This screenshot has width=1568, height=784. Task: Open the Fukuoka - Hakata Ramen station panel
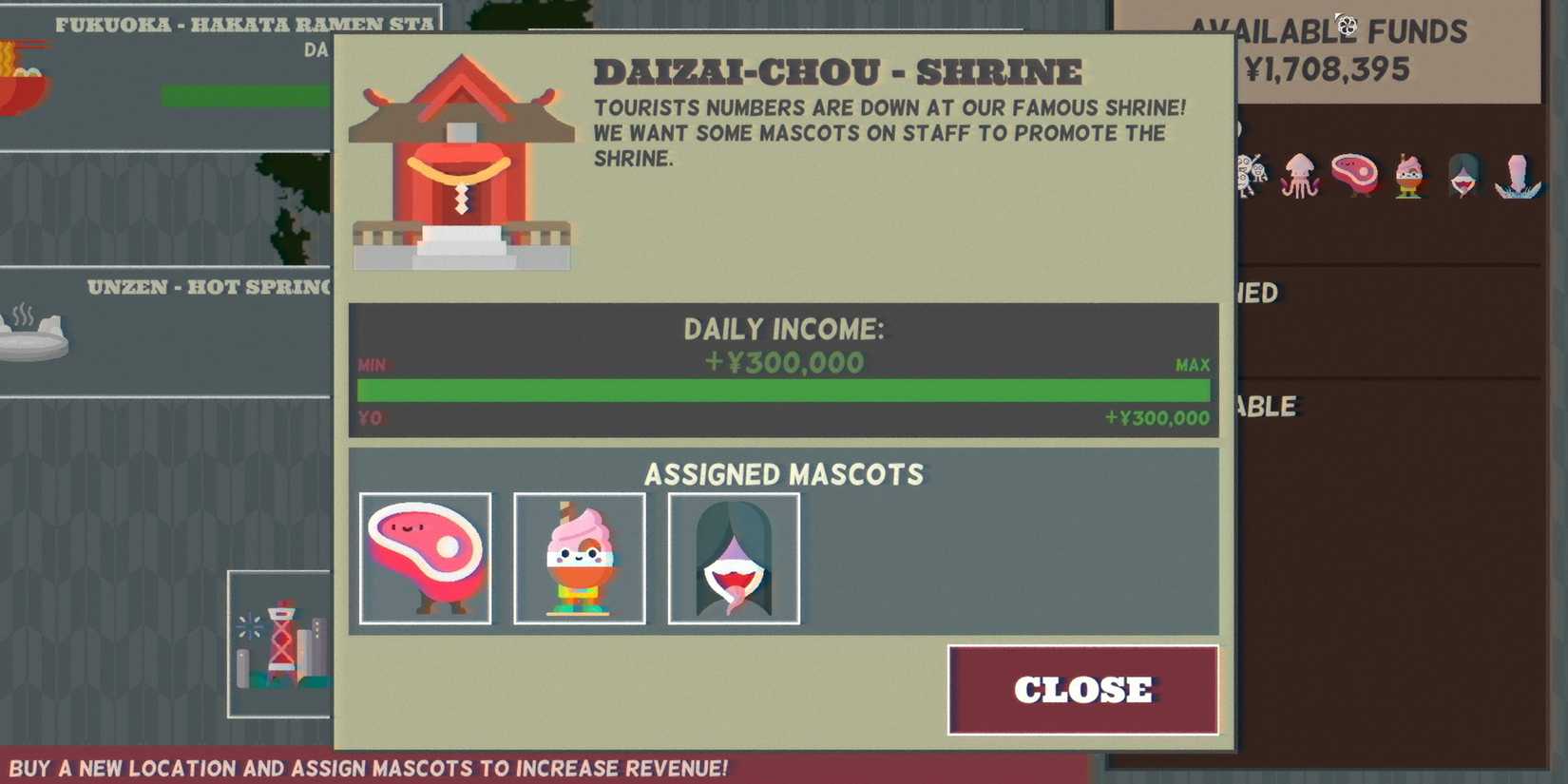[242, 24]
